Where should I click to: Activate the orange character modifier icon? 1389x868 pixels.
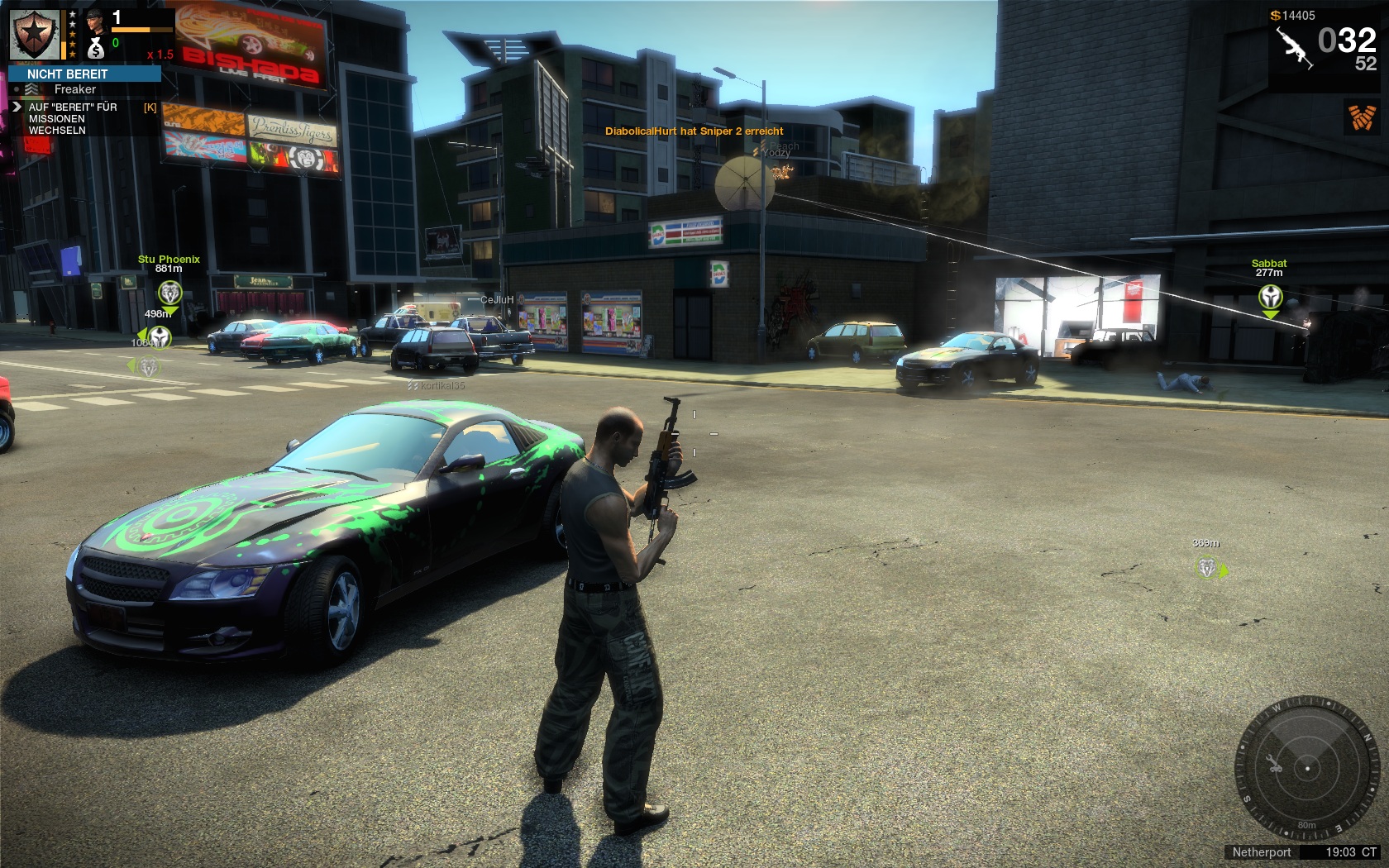click(x=1362, y=117)
